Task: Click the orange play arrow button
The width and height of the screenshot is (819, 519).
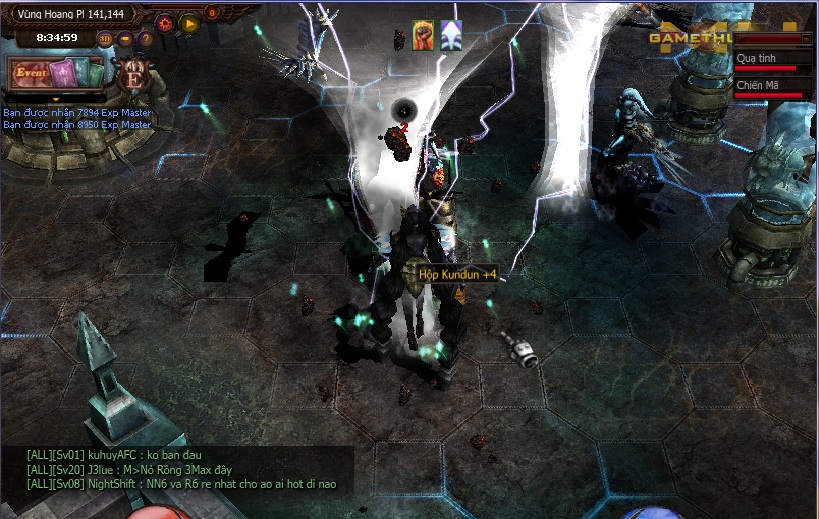Action: click(189, 21)
